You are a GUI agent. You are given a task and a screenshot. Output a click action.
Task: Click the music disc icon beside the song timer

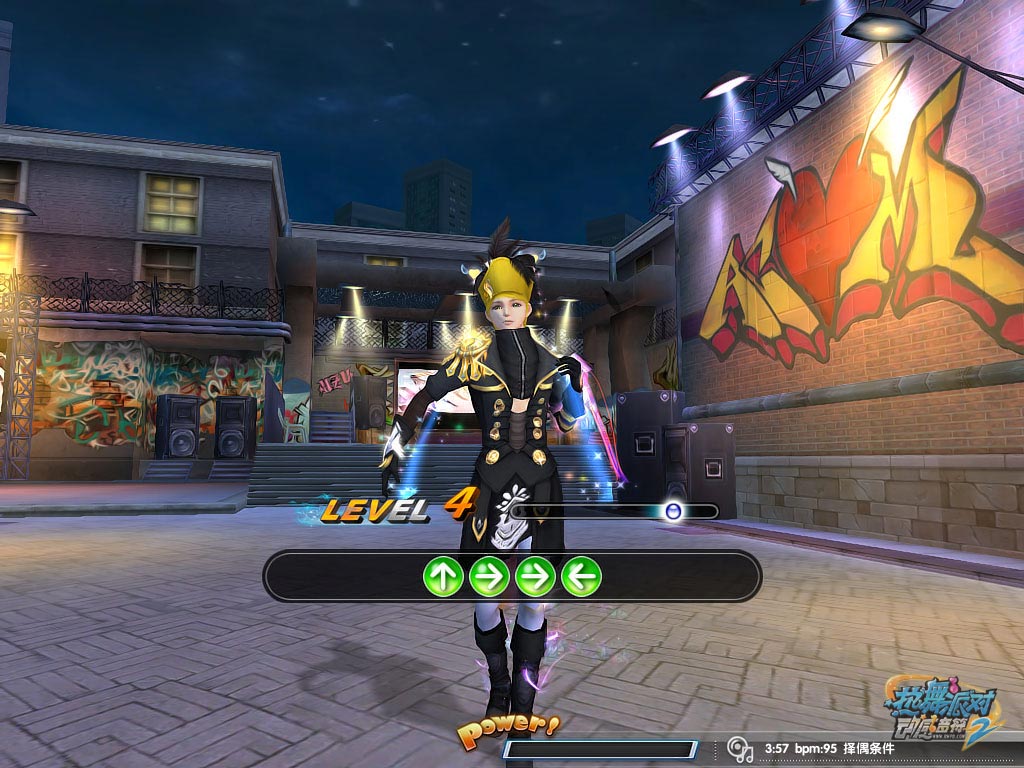click(740, 748)
